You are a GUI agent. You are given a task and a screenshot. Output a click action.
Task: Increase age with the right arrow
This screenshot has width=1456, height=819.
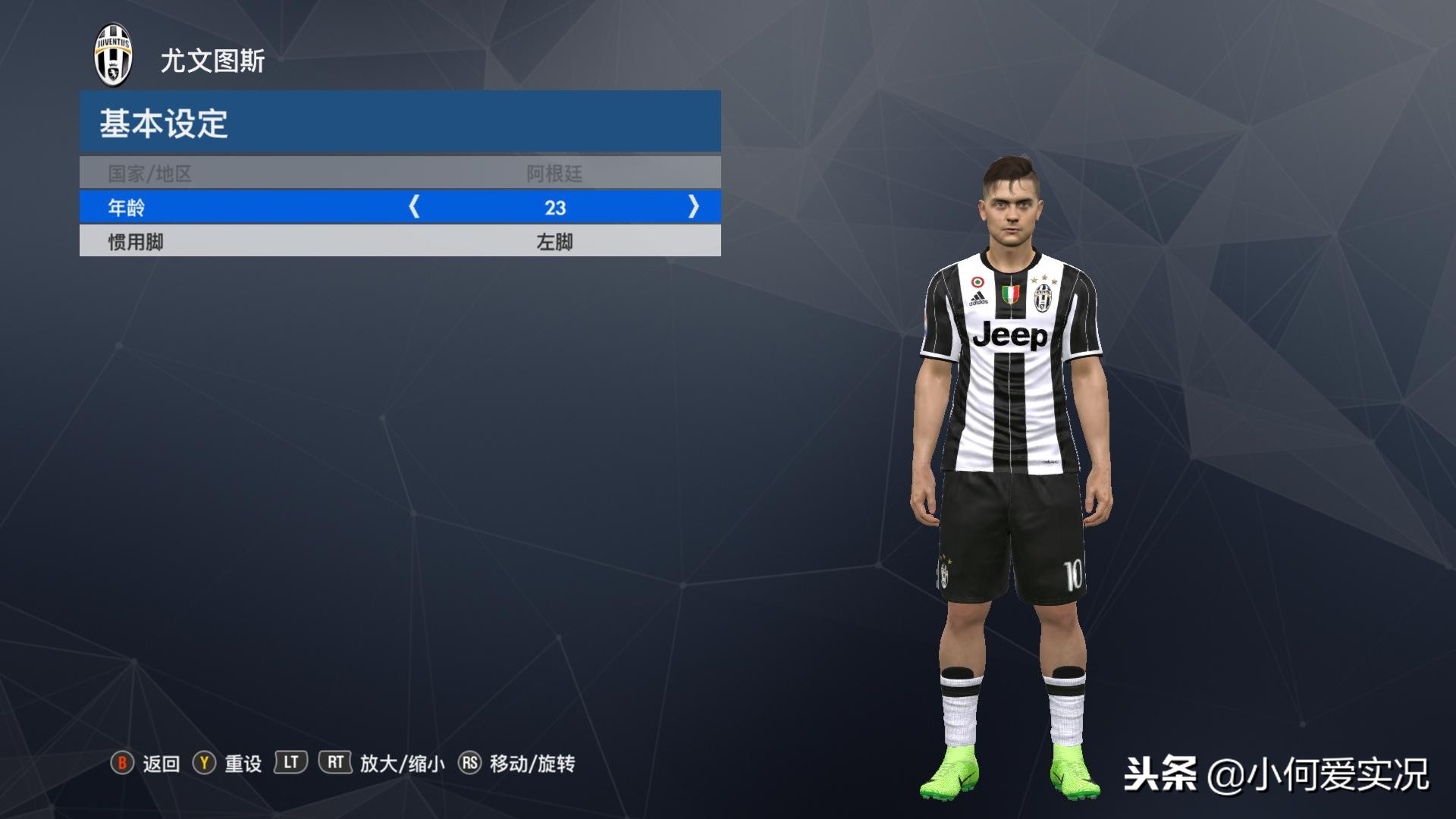693,206
